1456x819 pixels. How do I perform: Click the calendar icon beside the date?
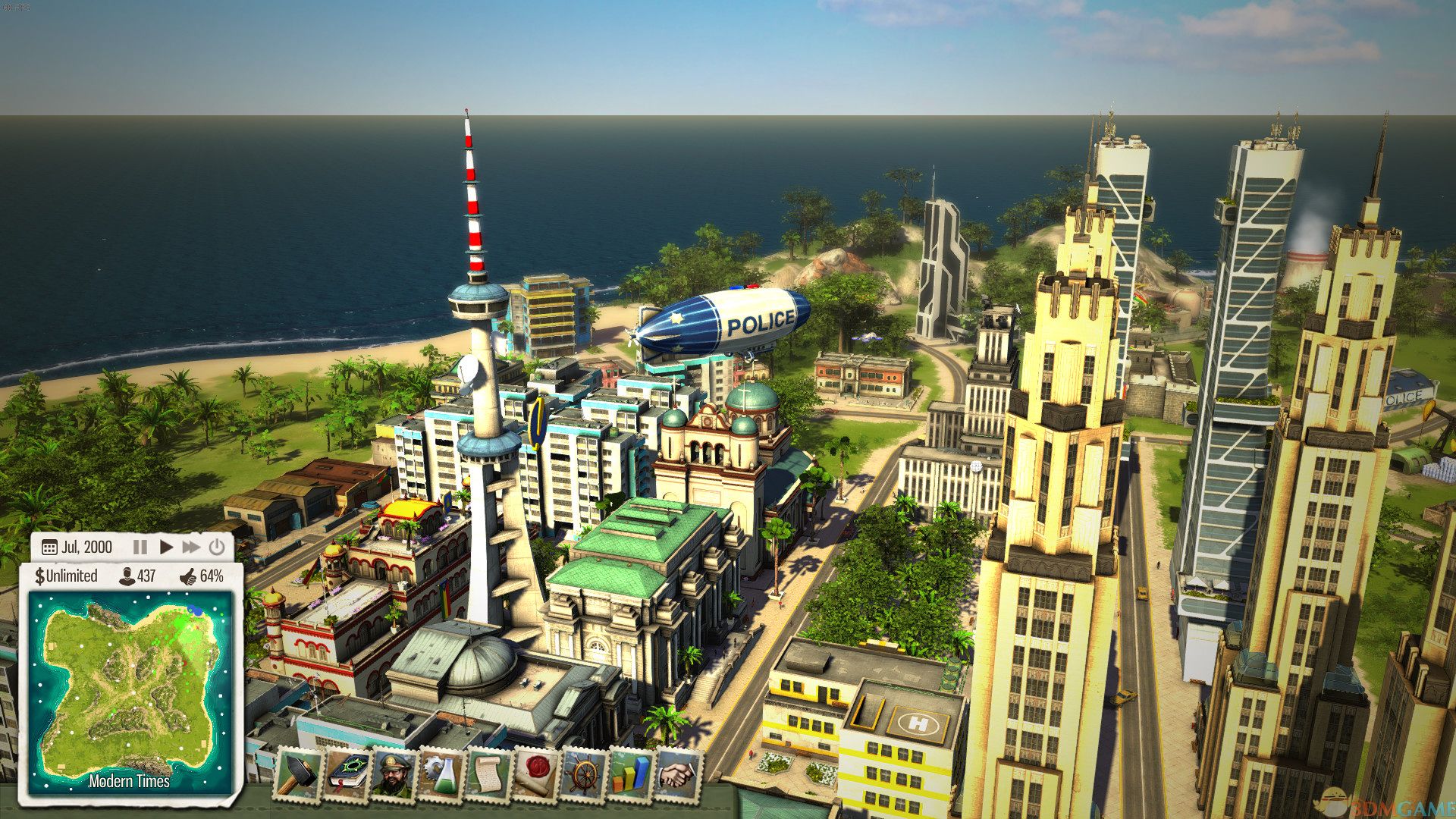point(49,548)
